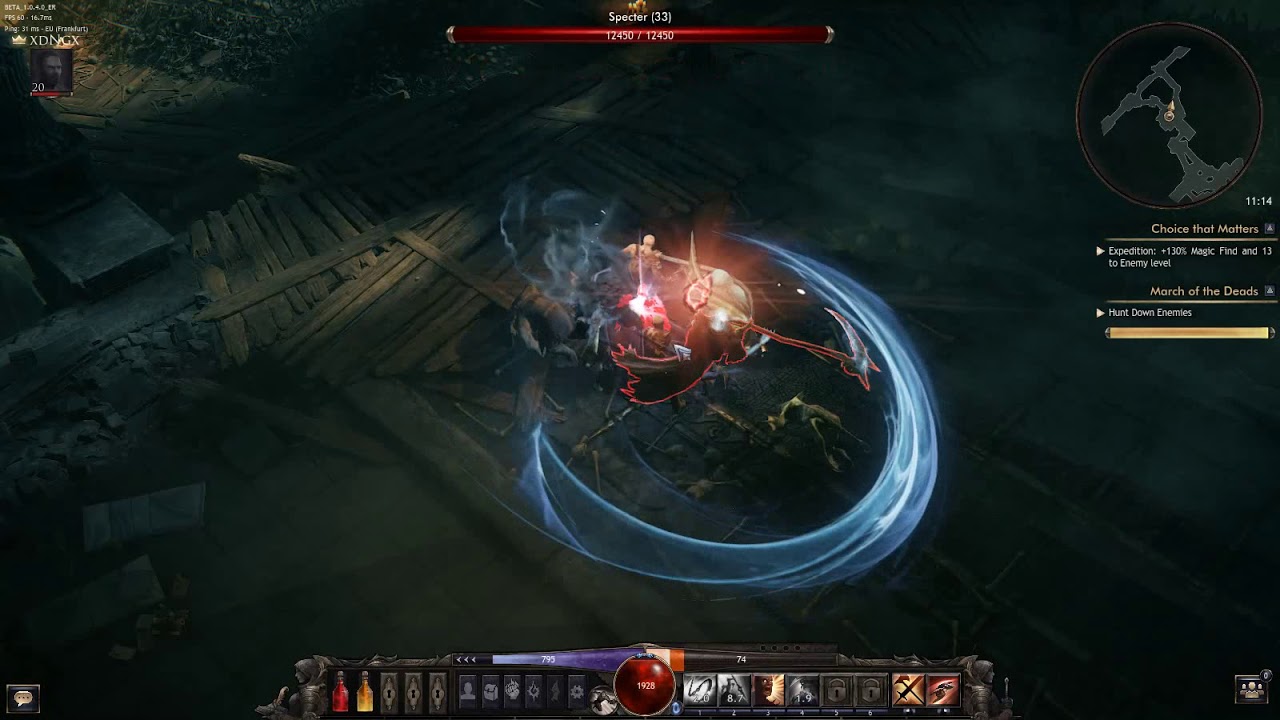Open the inventory chest icon

(x=490, y=690)
